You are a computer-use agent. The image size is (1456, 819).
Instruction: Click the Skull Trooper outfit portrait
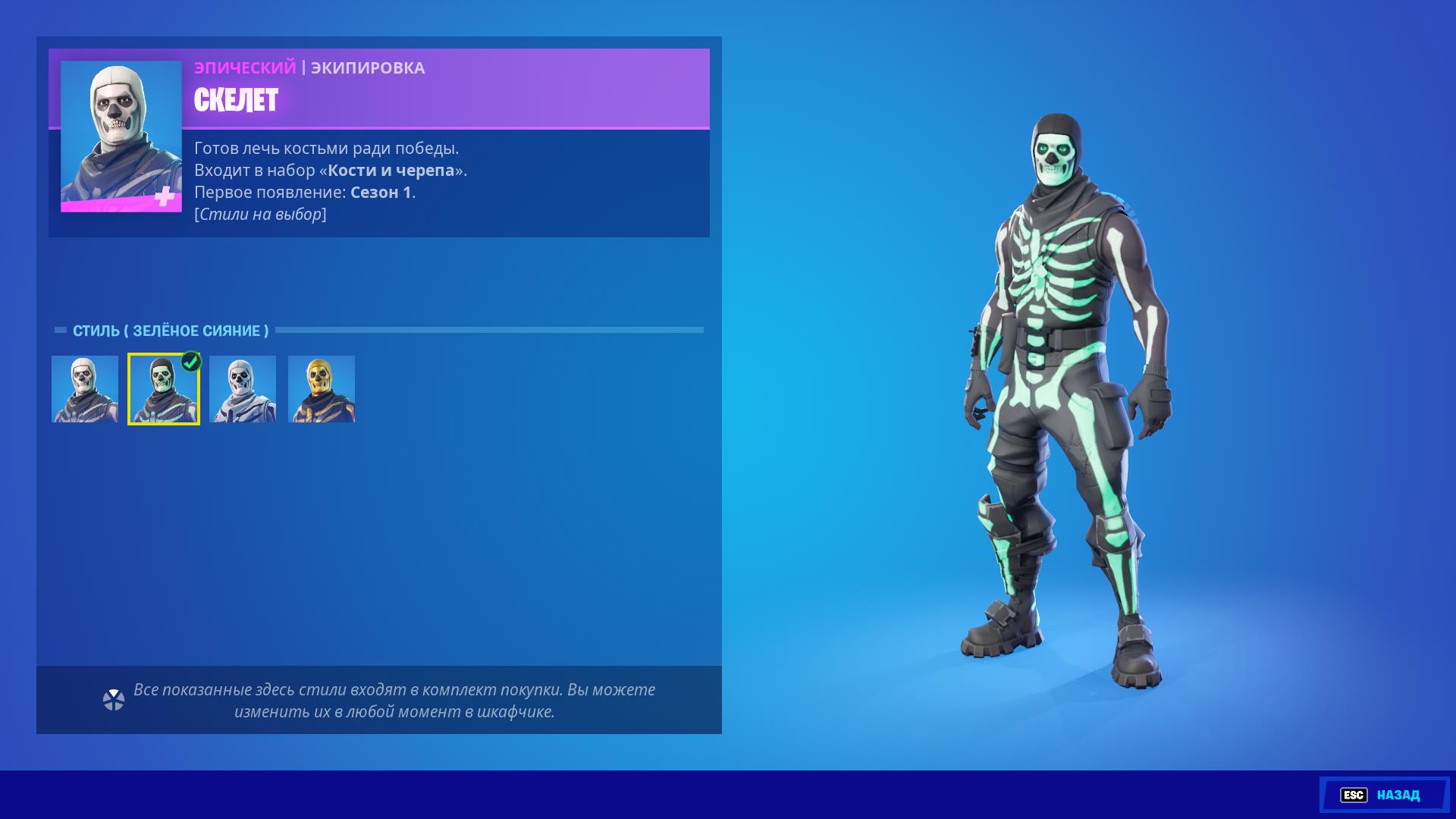[121, 136]
